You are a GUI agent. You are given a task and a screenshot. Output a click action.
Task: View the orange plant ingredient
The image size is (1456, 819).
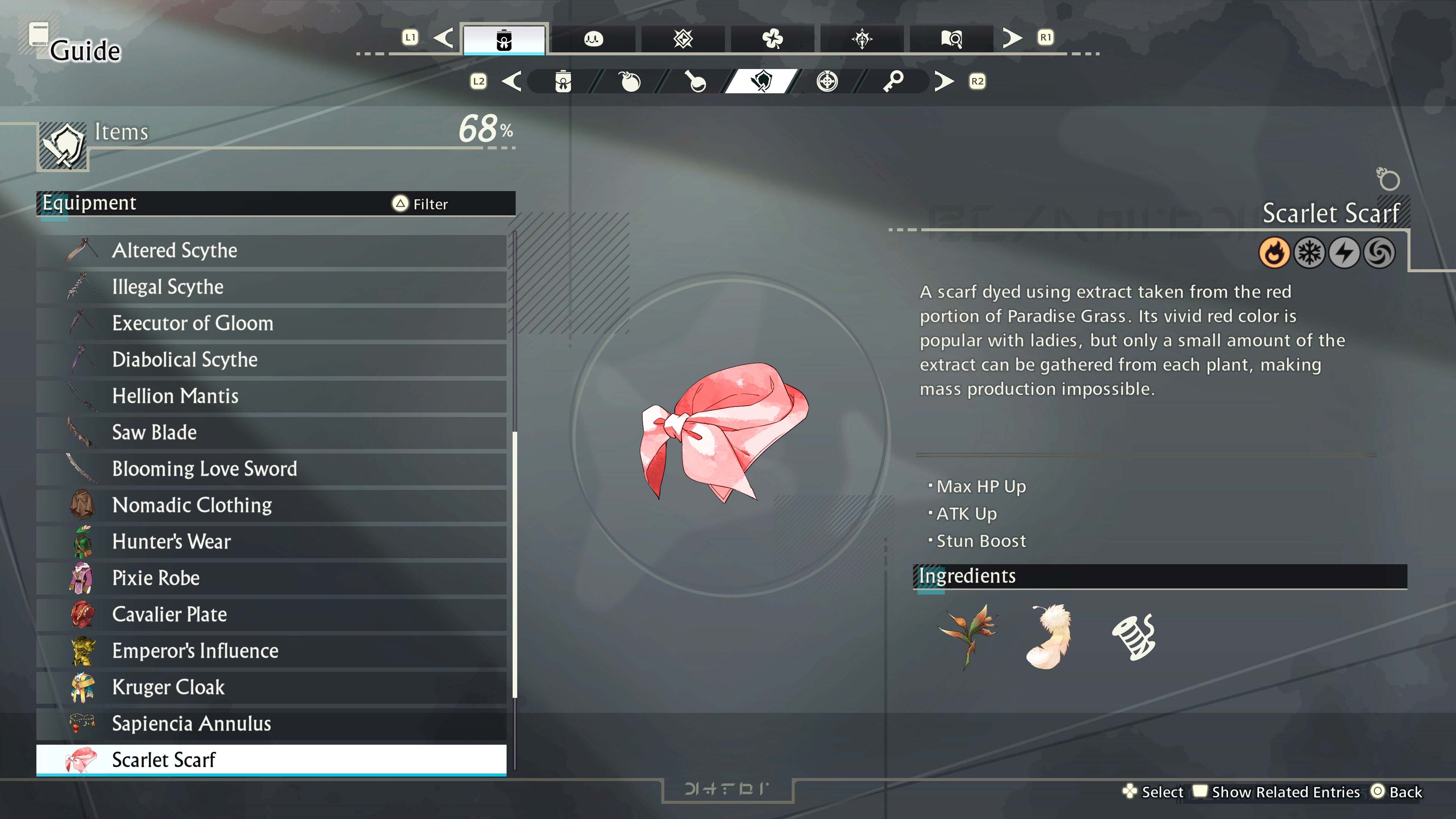pos(968,636)
